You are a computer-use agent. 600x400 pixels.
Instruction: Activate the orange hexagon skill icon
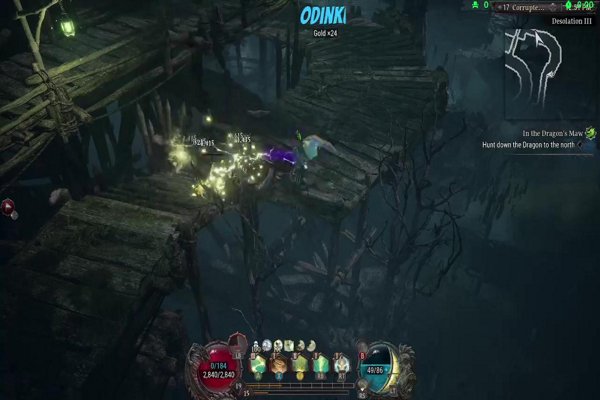[x=280, y=365]
